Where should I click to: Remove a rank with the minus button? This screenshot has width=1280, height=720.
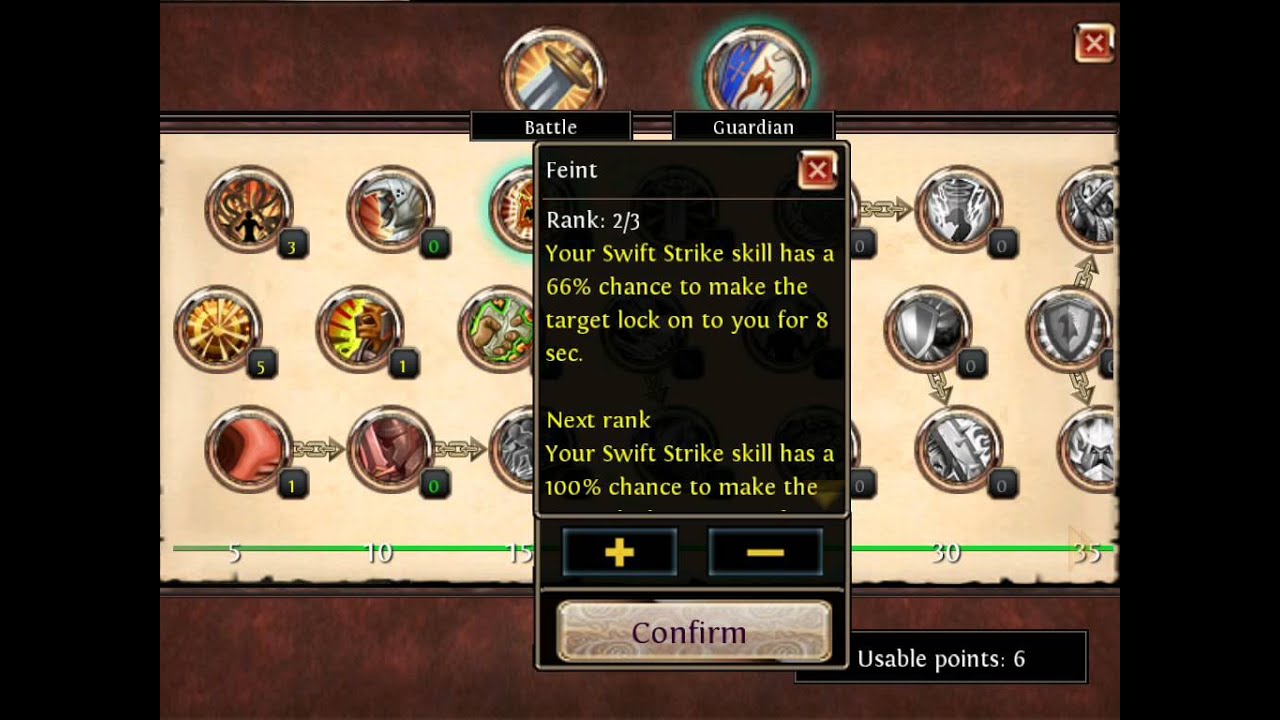point(765,552)
